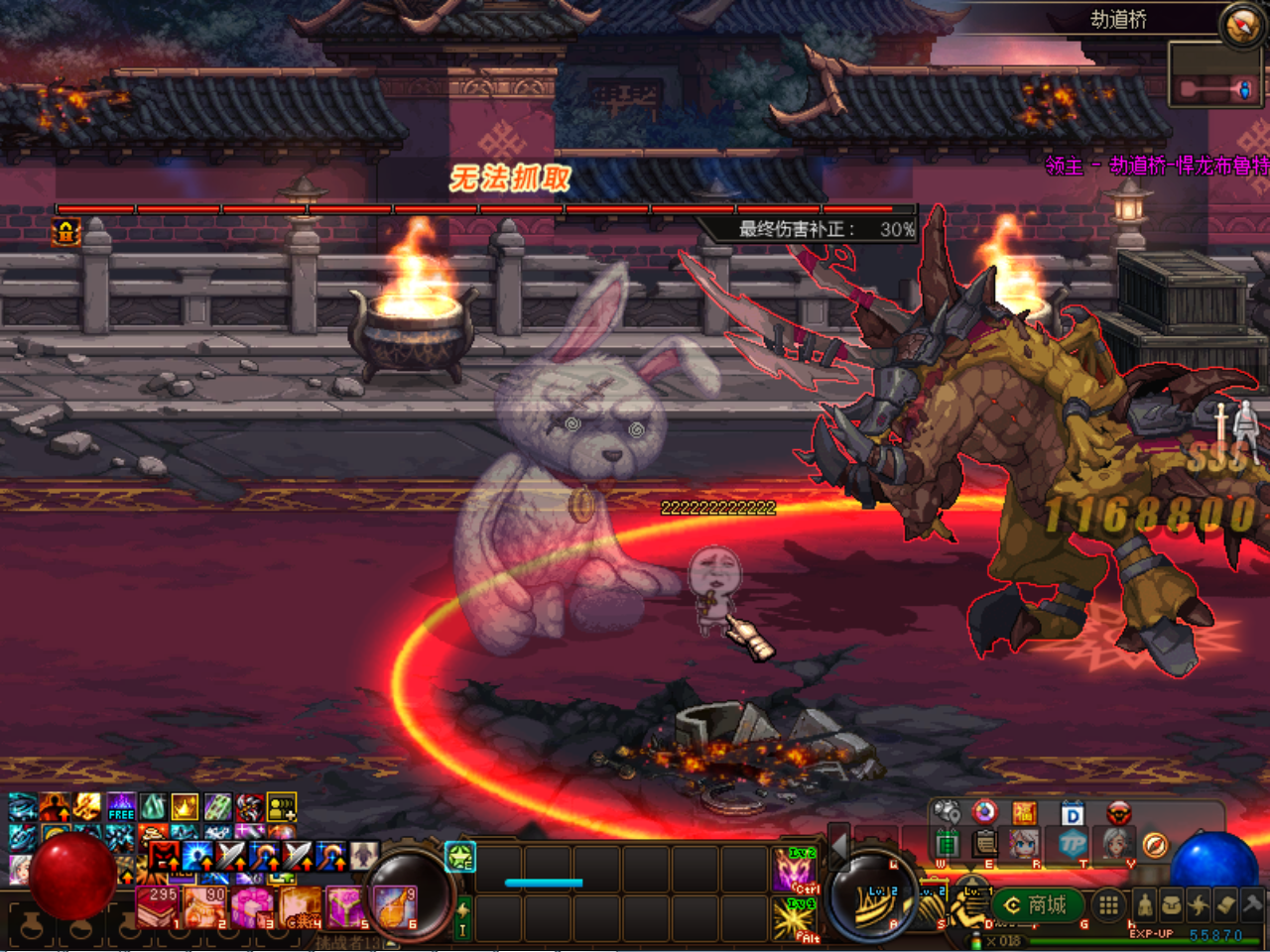Open the green calendar icon
Image resolution: width=1270 pixels, height=952 pixels.
pyautogui.click(x=948, y=844)
